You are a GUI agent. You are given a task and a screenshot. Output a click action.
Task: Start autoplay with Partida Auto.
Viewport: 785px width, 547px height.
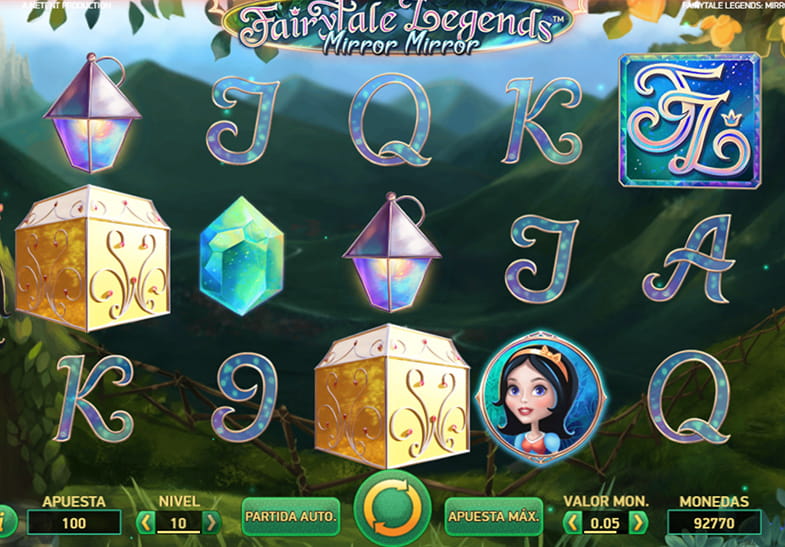point(291,517)
